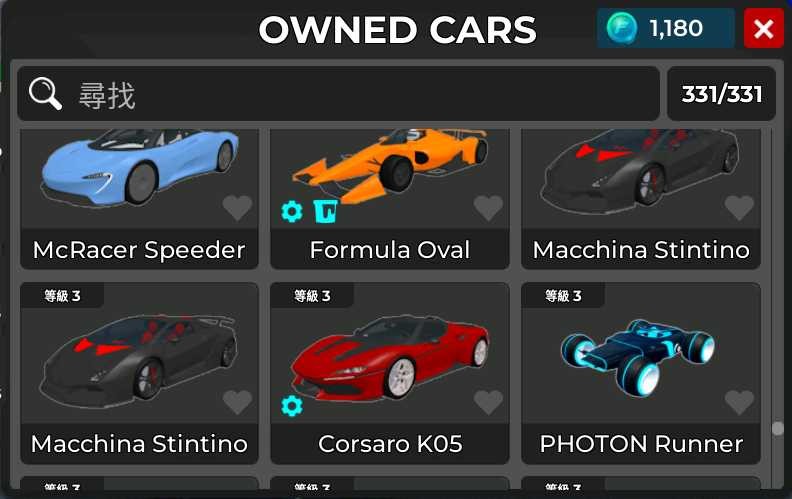Image resolution: width=792 pixels, height=499 pixels.
Task: Favorite the PHOTON Runner car
Action: click(x=739, y=402)
